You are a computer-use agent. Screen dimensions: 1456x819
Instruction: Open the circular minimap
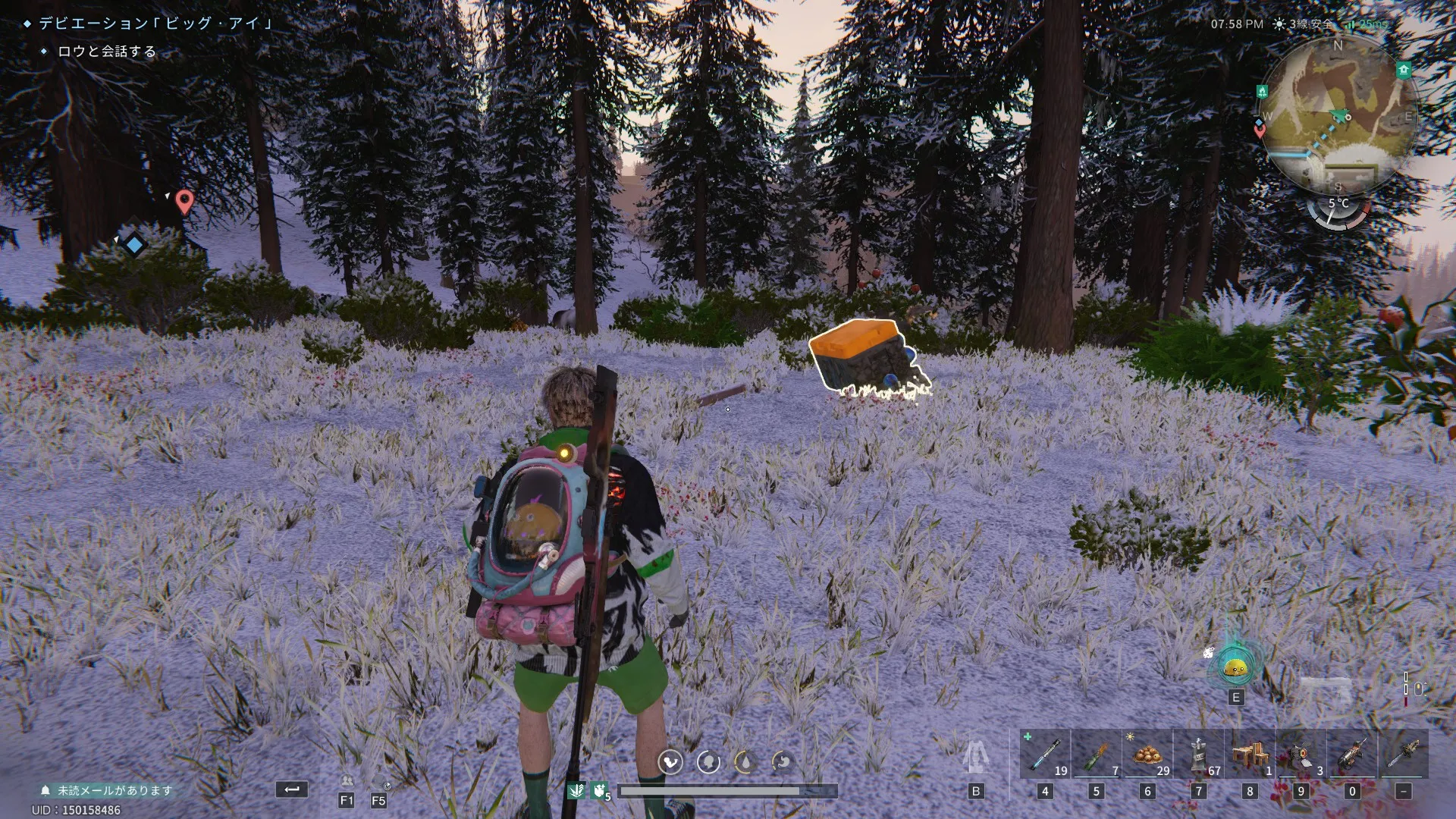coord(1338,114)
